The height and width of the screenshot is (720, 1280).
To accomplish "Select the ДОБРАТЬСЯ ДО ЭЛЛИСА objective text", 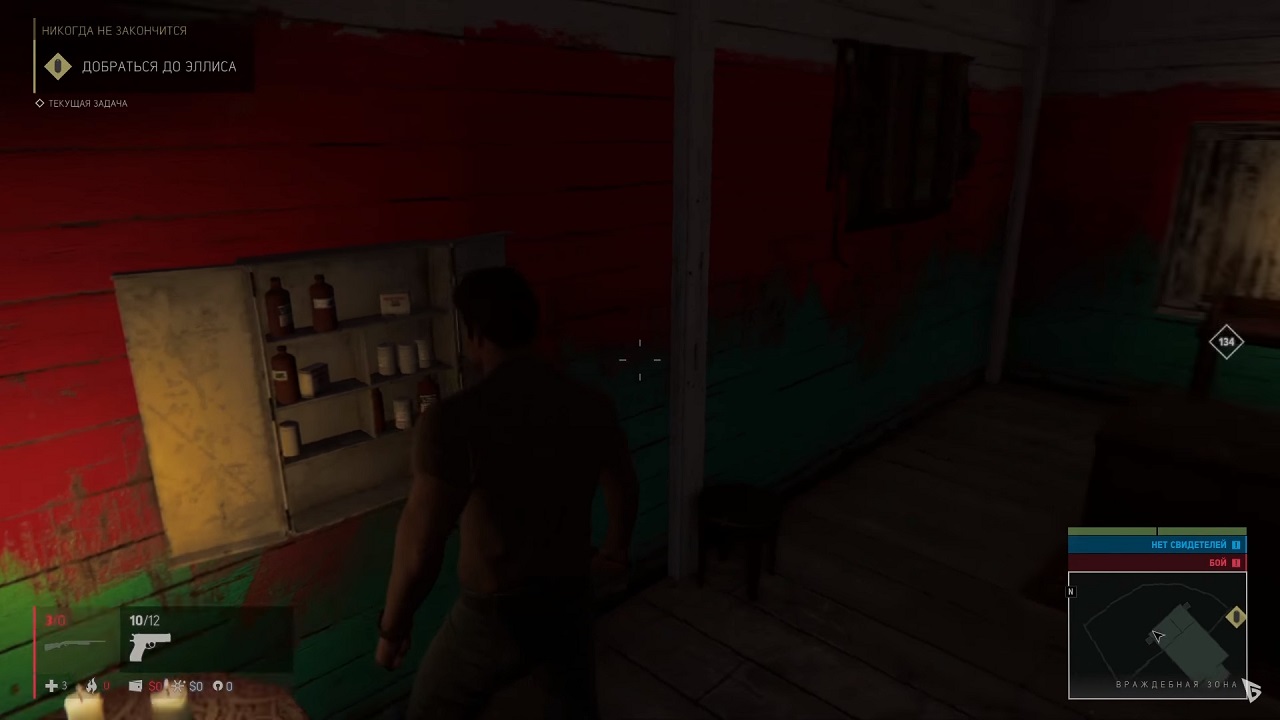I will [160, 67].
